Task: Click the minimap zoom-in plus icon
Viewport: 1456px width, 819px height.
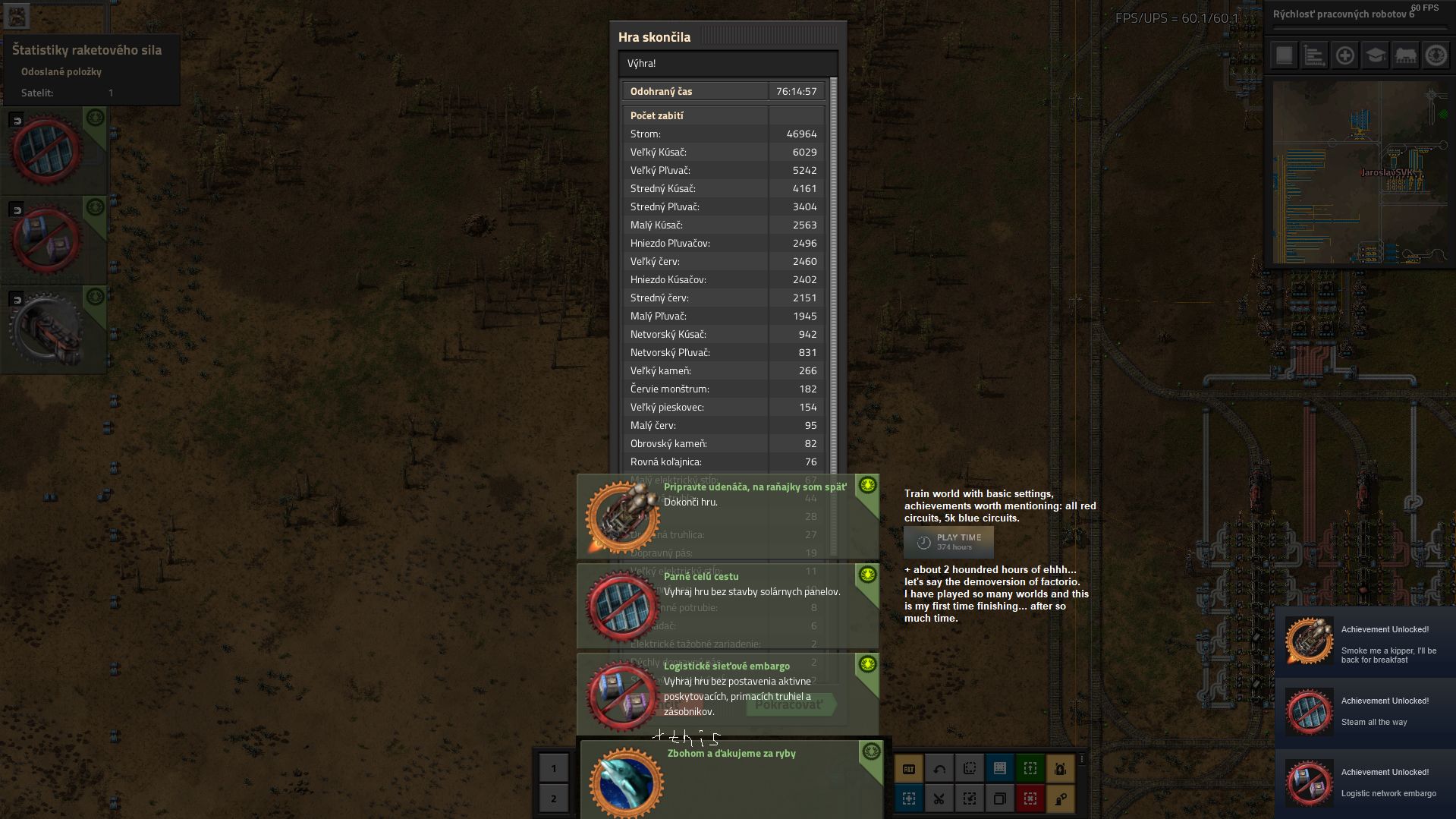Action: (1344, 55)
